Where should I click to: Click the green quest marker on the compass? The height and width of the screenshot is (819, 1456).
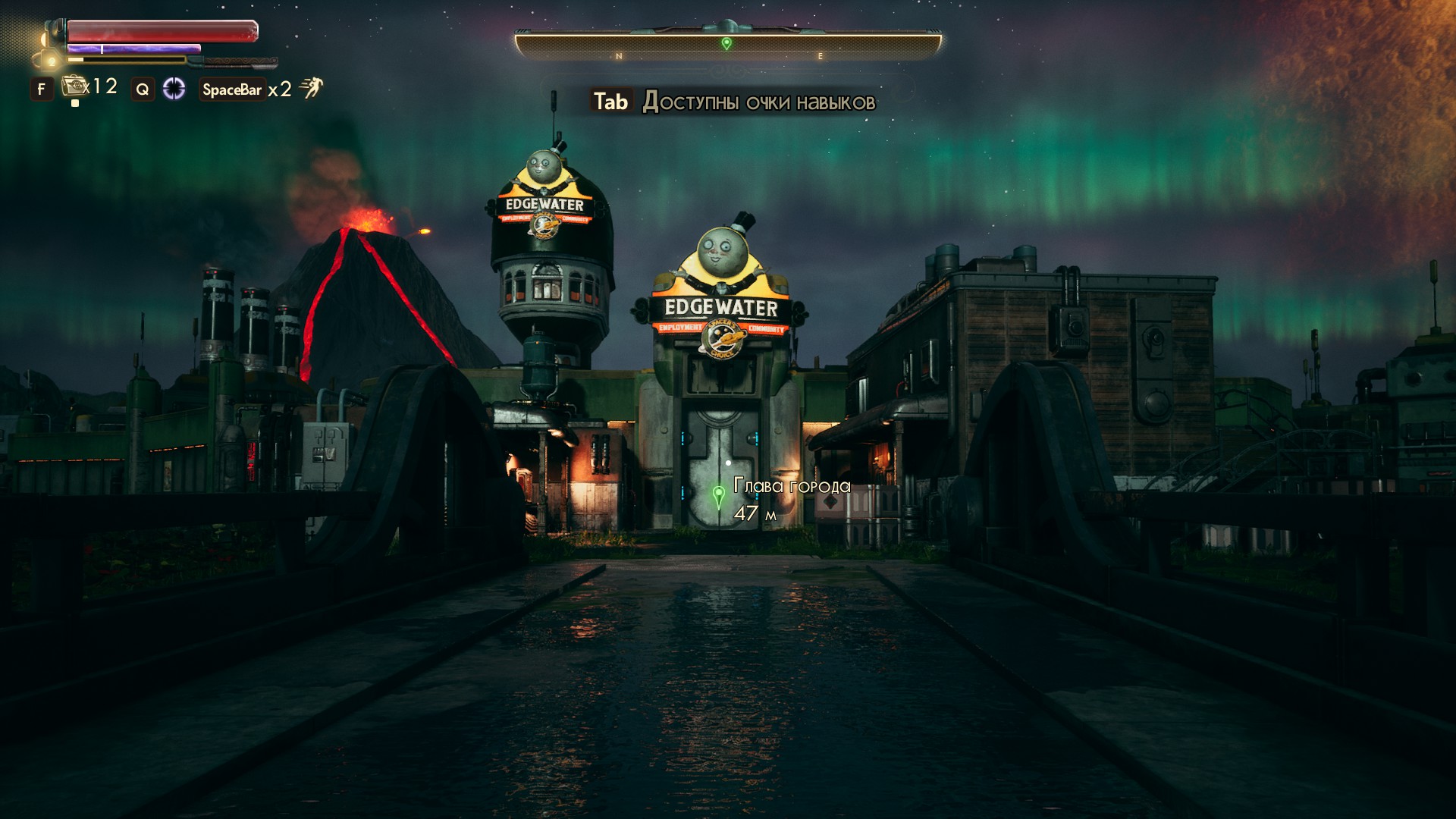tap(726, 43)
